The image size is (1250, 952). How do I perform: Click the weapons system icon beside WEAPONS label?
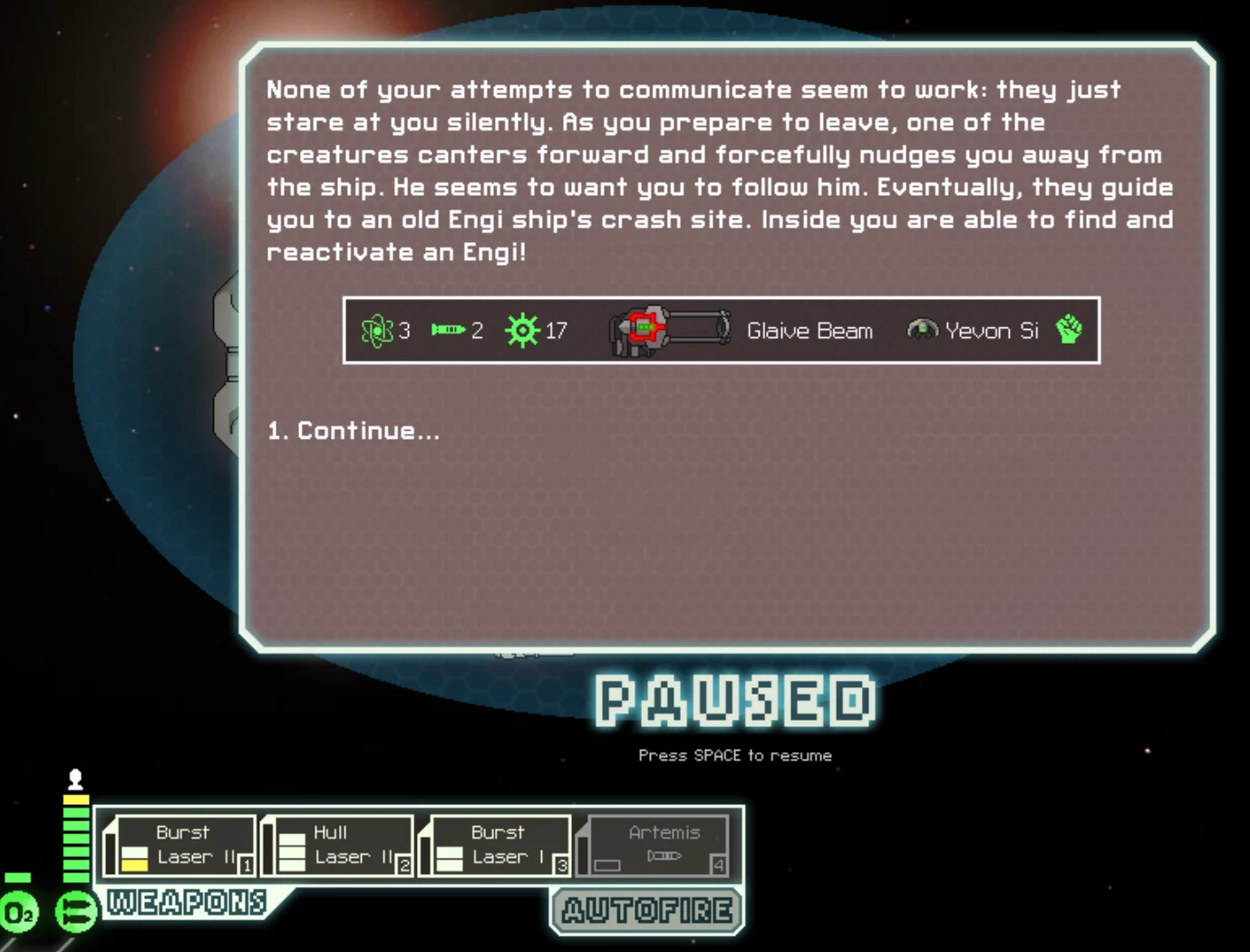pos(76,911)
